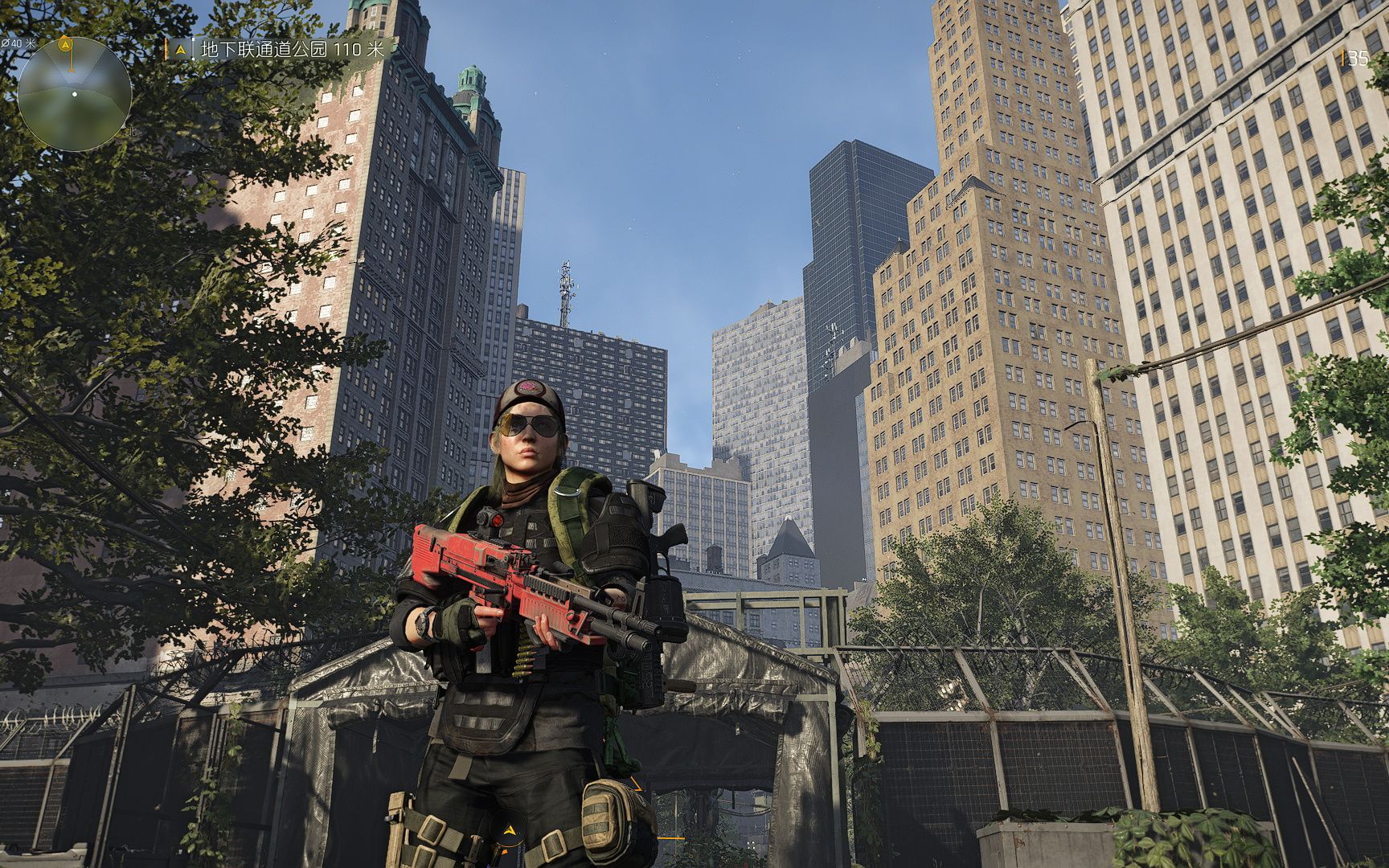
Task: Click the yellow objective arrow icon beside 地下联通道公园
Action: click(x=180, y=49)
